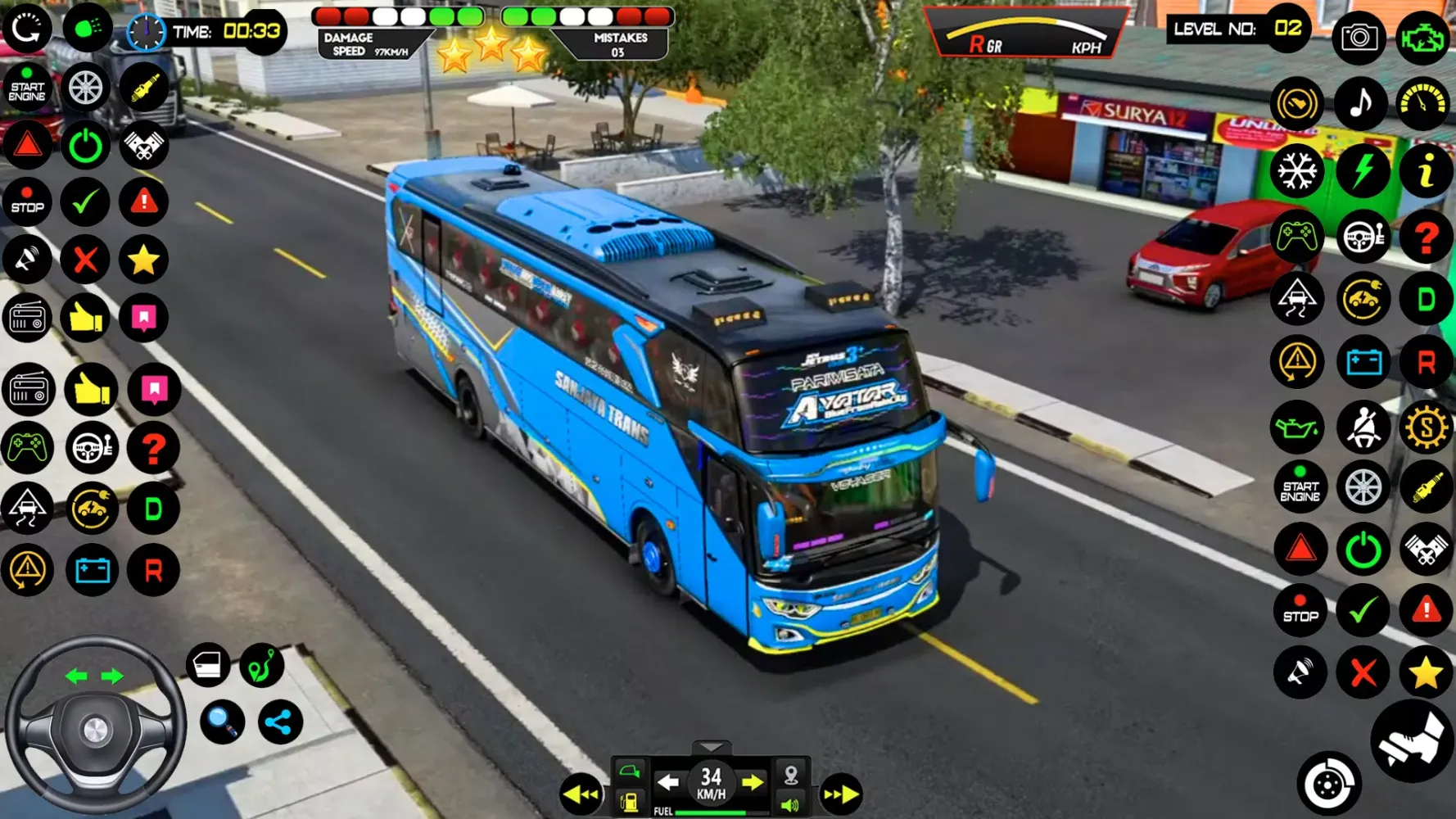Open the blue share button
This screenshot has height=819, width=1456.
pos(280,722)
